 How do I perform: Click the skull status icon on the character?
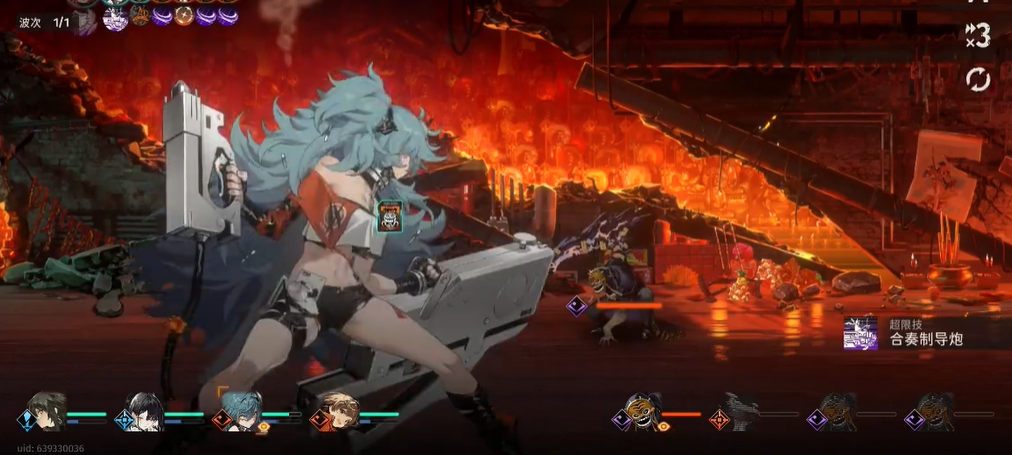[389, 214]
